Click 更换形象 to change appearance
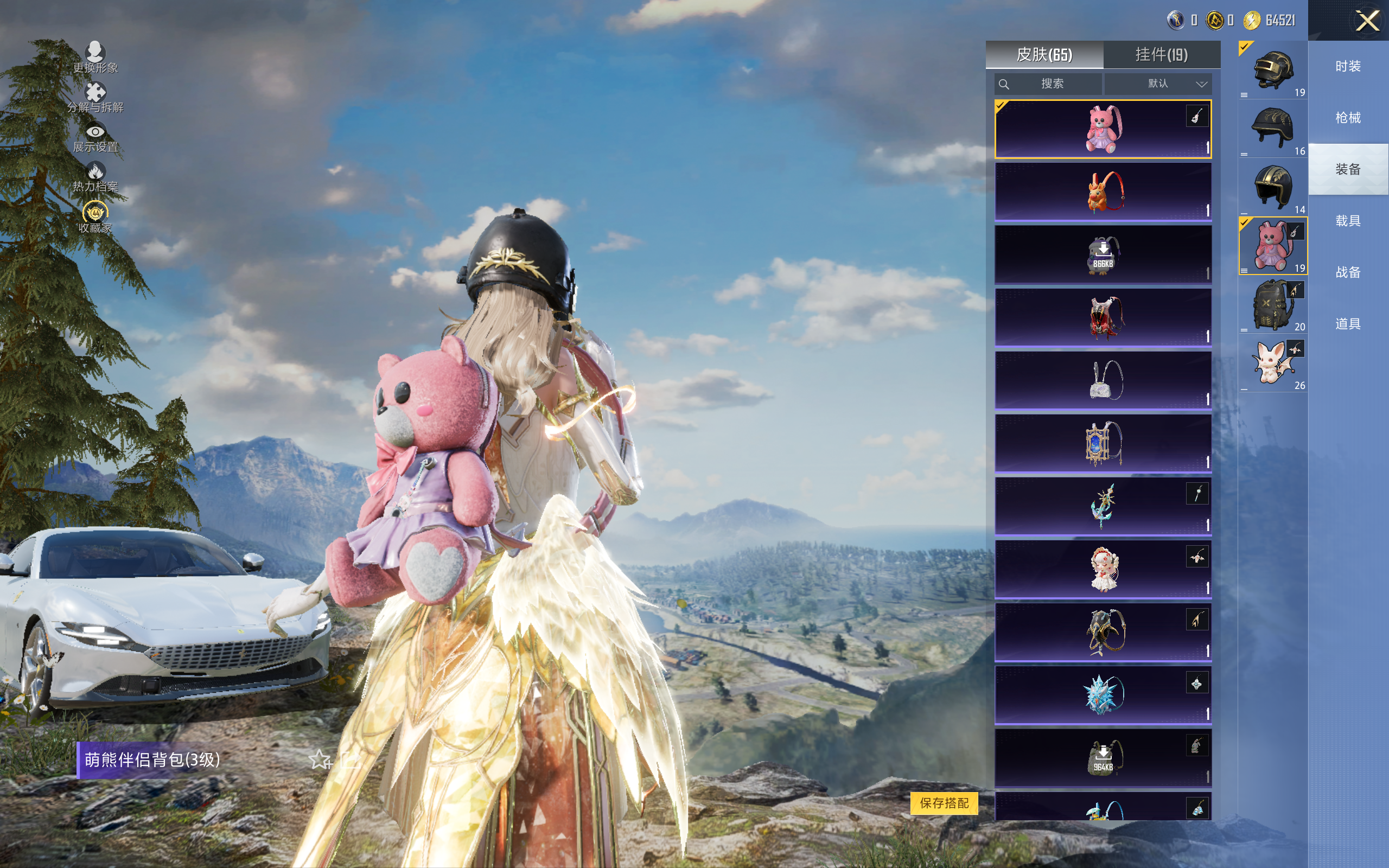Image resolution: width=1389 pixels, height=868 pixels. [95, 58]
